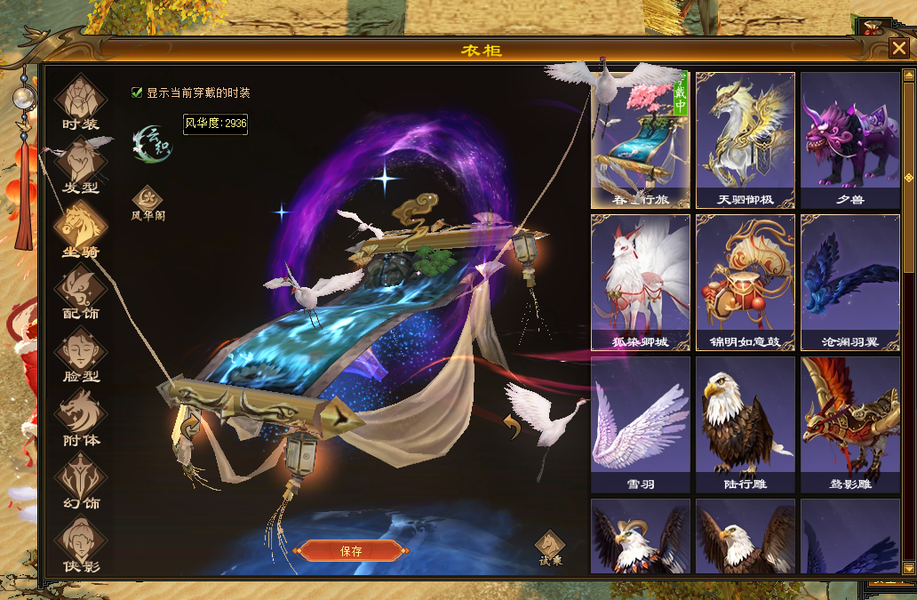
Task: Close the 衣柜 wardrobe window
Action: point(898,48)
